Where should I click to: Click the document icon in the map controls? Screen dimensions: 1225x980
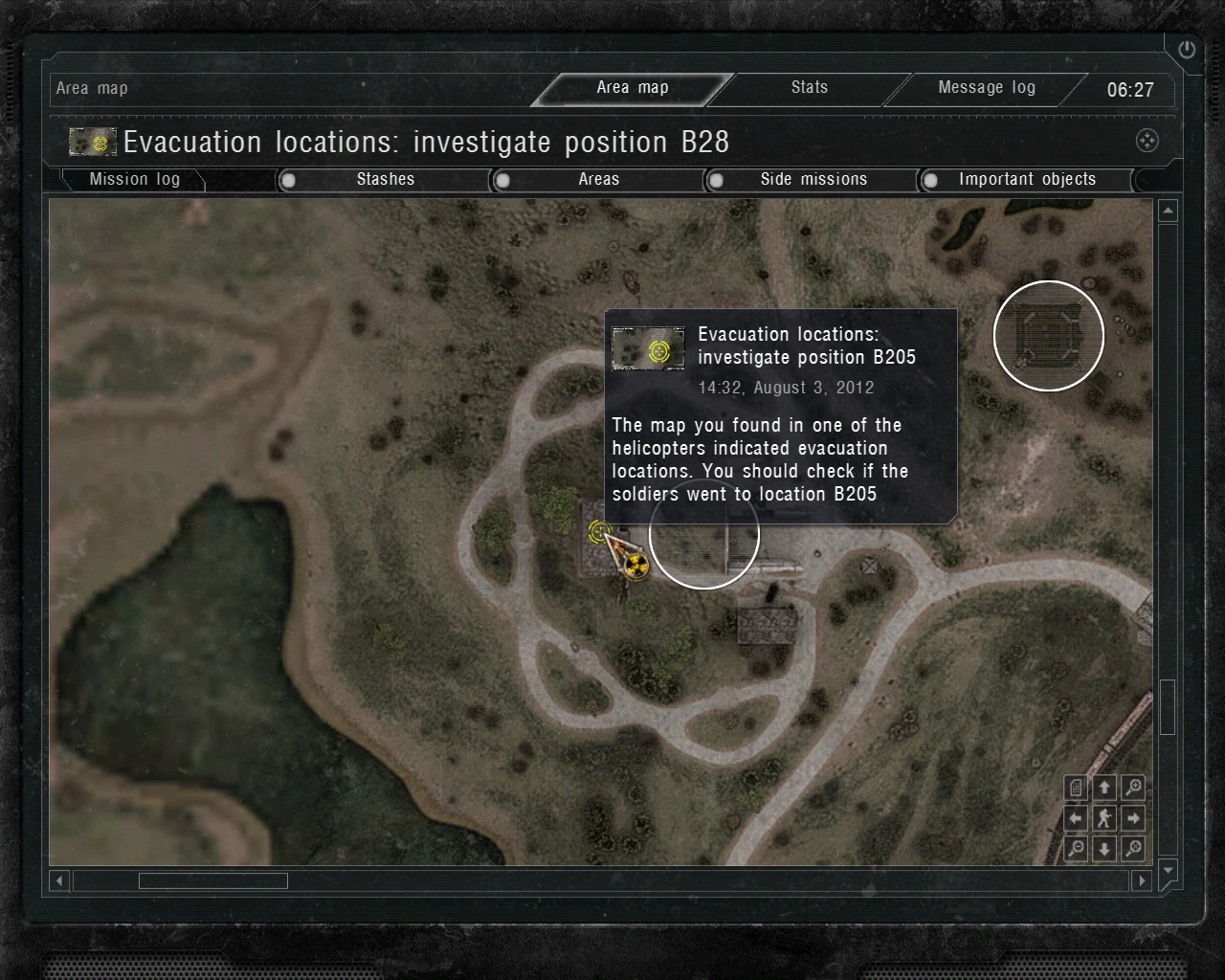click(x=1076, y=788)
